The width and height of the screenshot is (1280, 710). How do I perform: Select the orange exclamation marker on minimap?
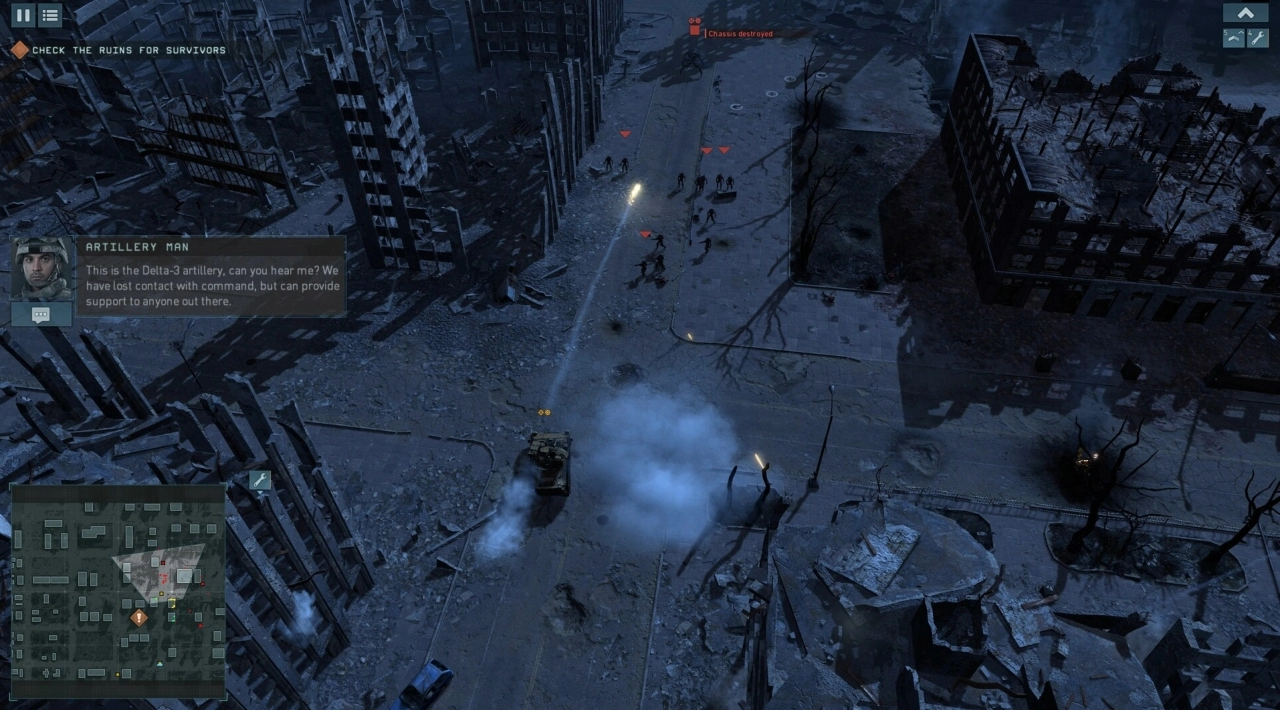tap(139, 618)
